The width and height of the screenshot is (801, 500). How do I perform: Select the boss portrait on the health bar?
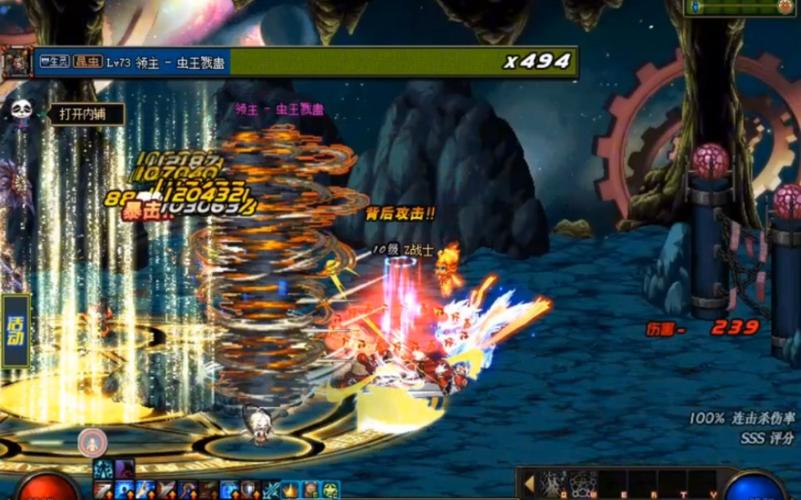(16, 62)
